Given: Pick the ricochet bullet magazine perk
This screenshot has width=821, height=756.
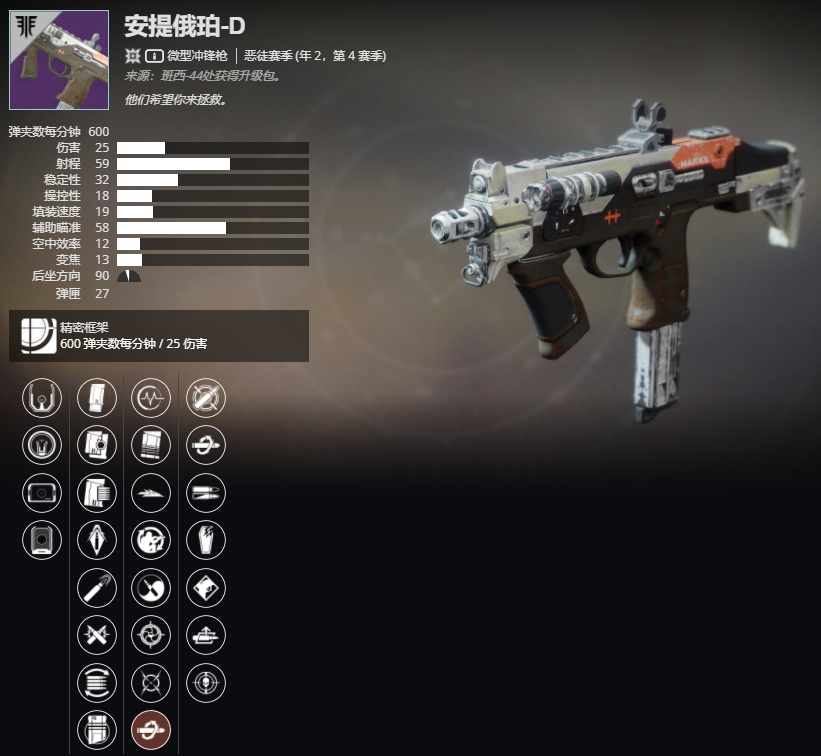Looking at the screenshot, I should click(97, 445).
